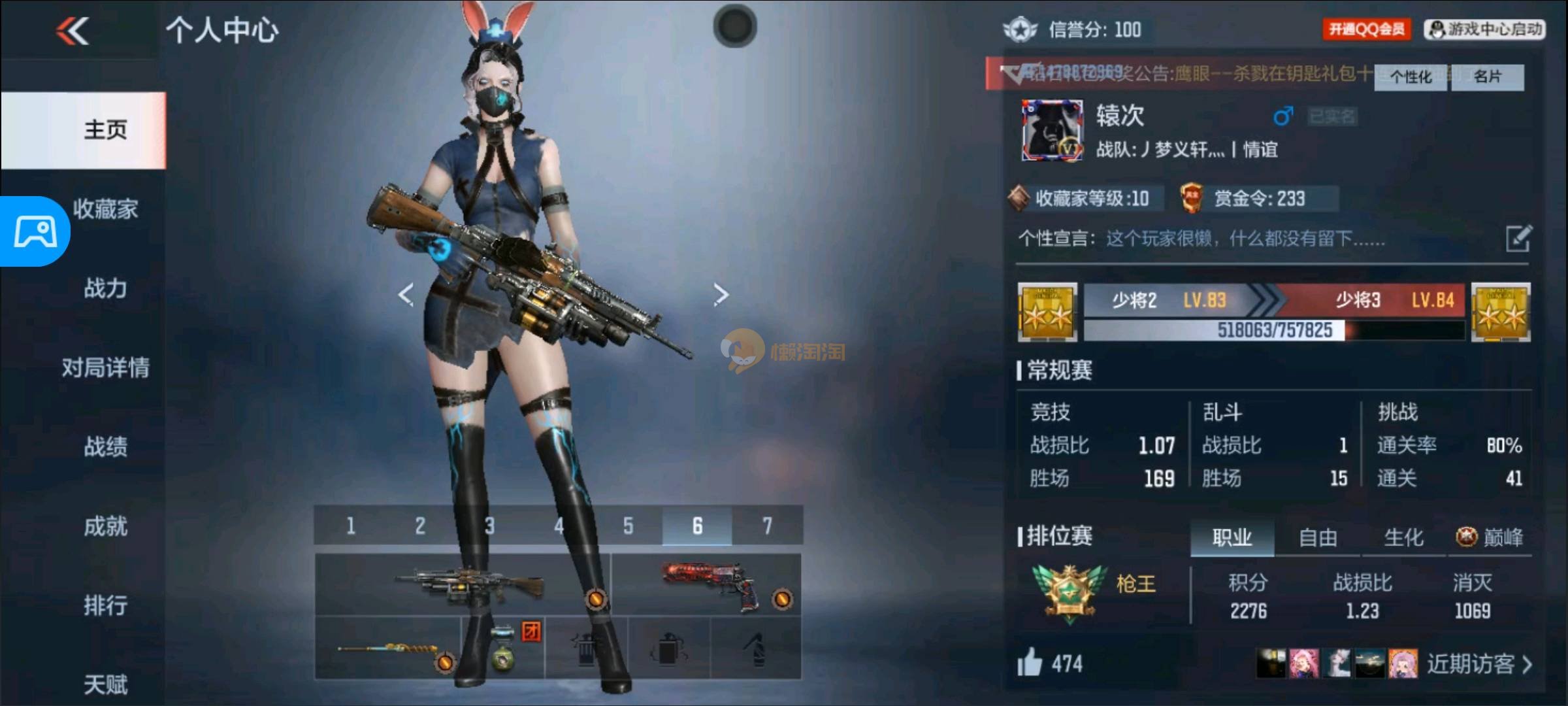Viewport: 1568px width, 706px height.
Task: Click the 开通QQ会员 button
Action: 1366,29
